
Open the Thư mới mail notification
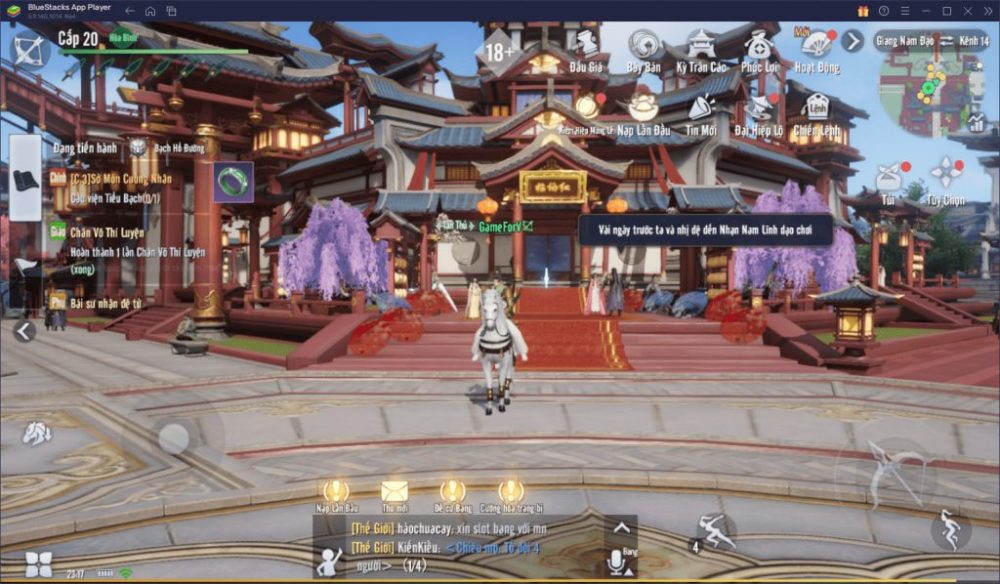(x=394, y=492)
